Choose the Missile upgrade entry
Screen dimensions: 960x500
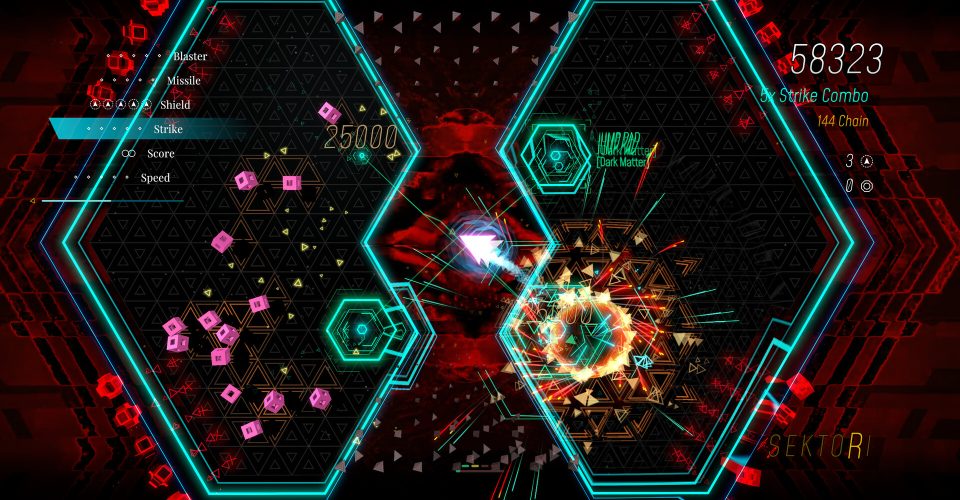pyautogui.click(x=183, y=80)
